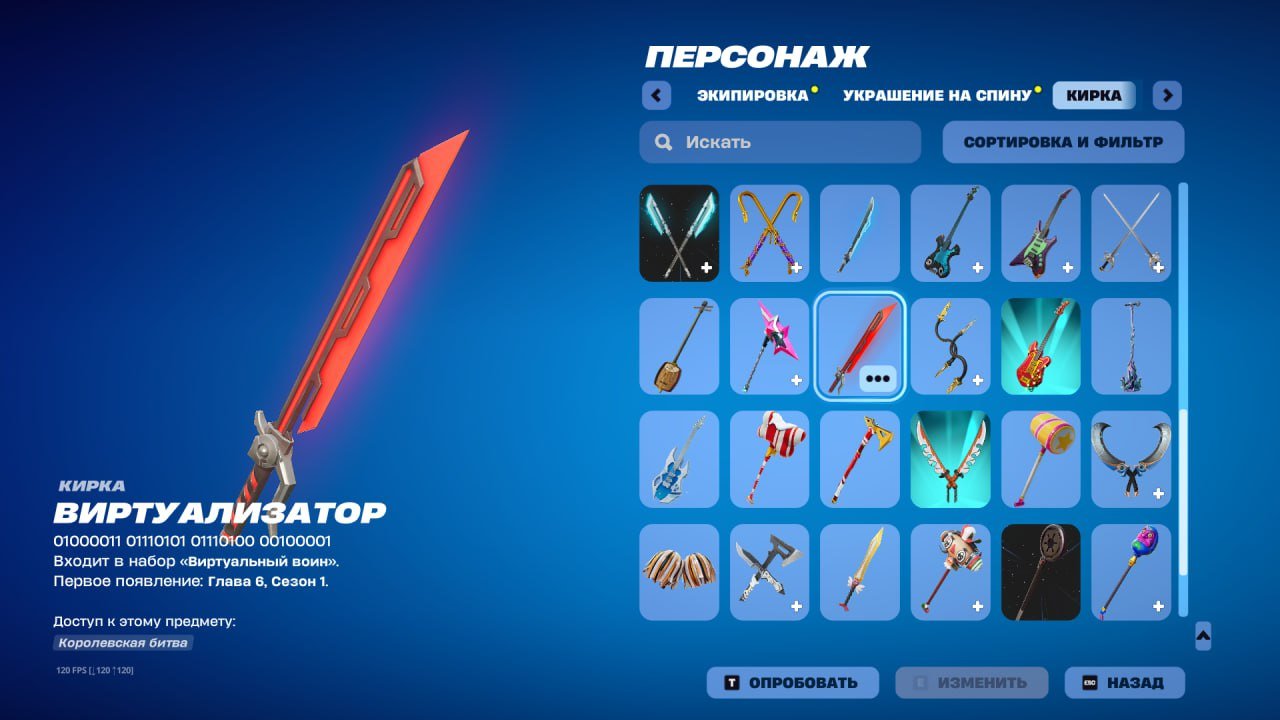This screenshot has width=1280, height=720.
Task: Click right arrow to next locker category
Action: pyautogui.click(x=1166, y=95)
